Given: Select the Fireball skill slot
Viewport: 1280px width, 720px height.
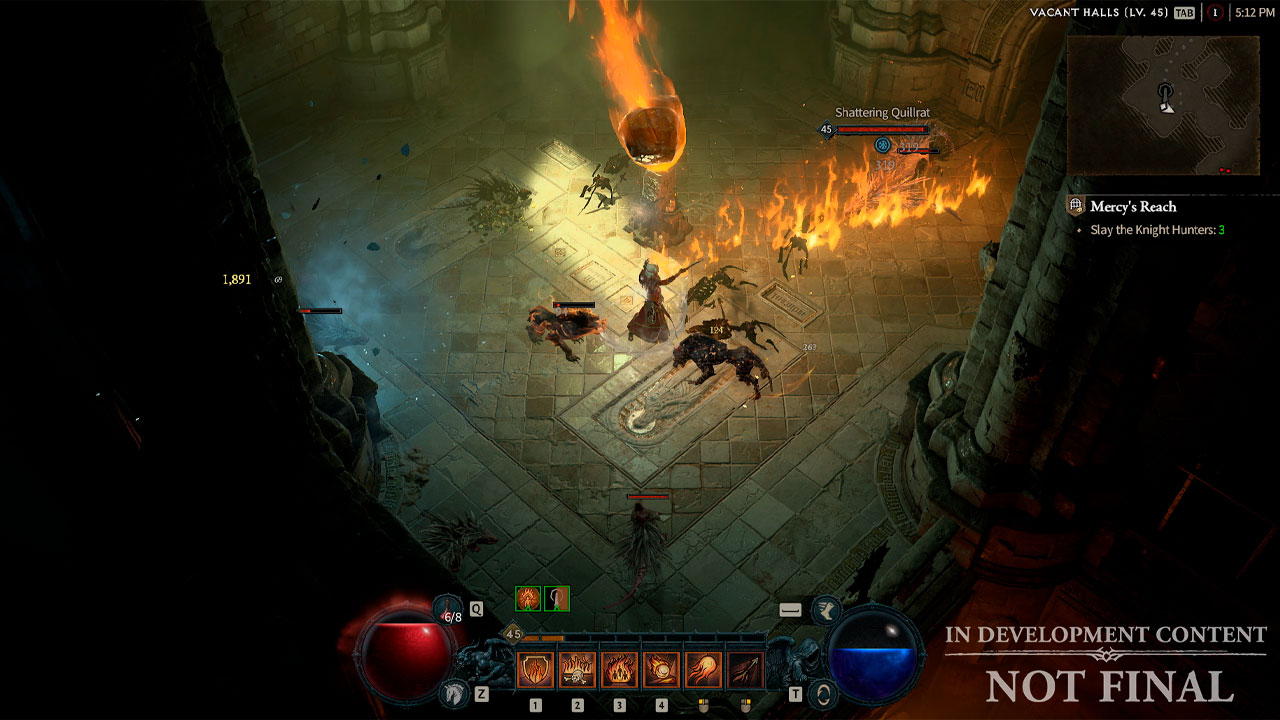Looking at the screenshot, I should [x=703, y=669].
